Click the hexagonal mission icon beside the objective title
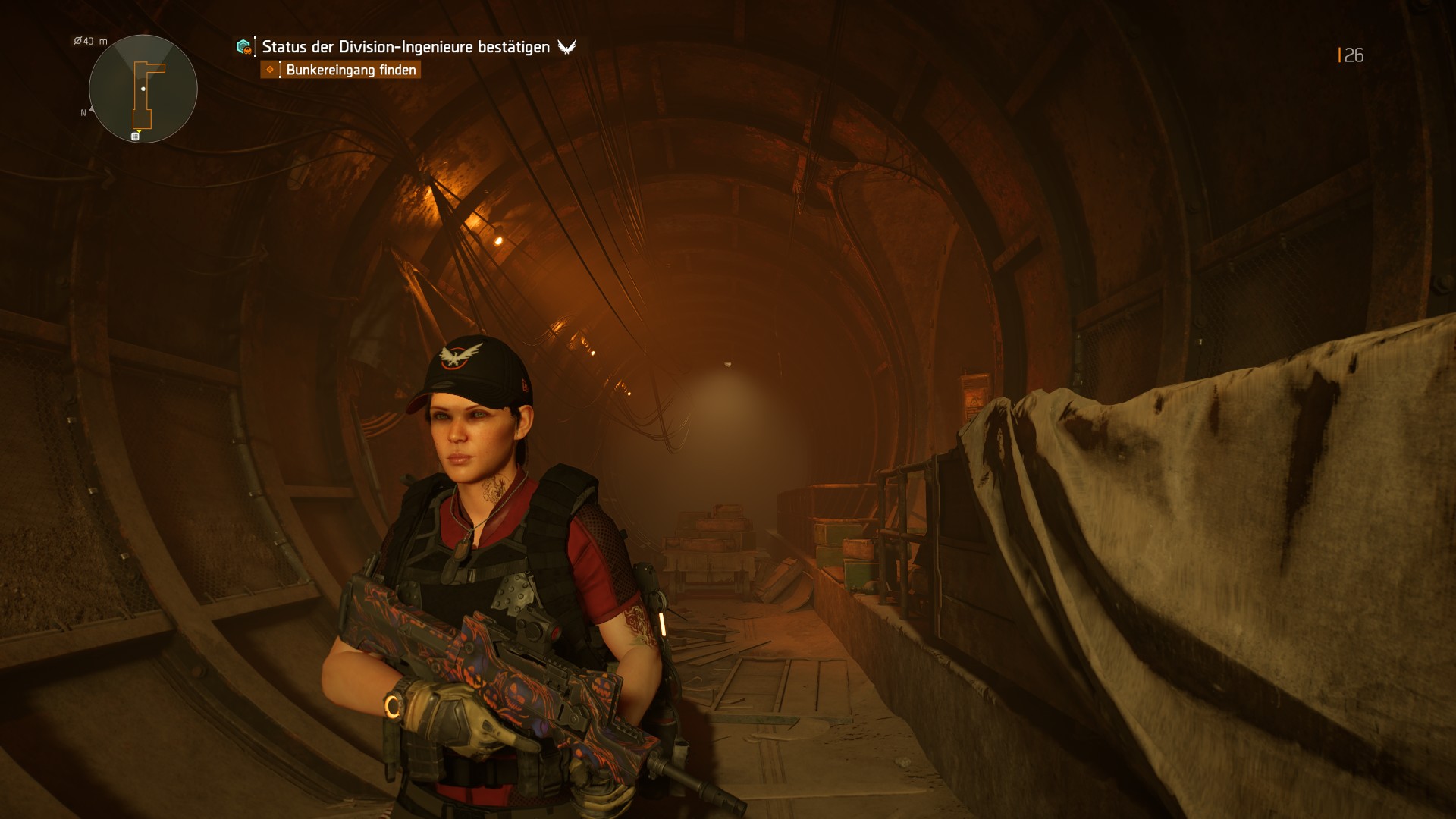 coord(243,47)
